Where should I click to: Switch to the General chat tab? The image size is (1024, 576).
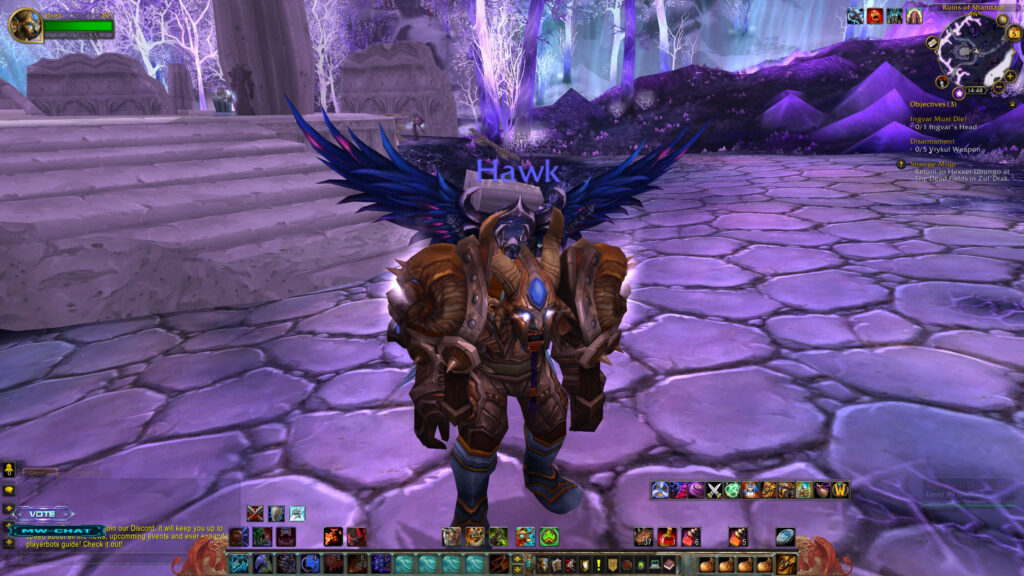[x=40, y=473]
